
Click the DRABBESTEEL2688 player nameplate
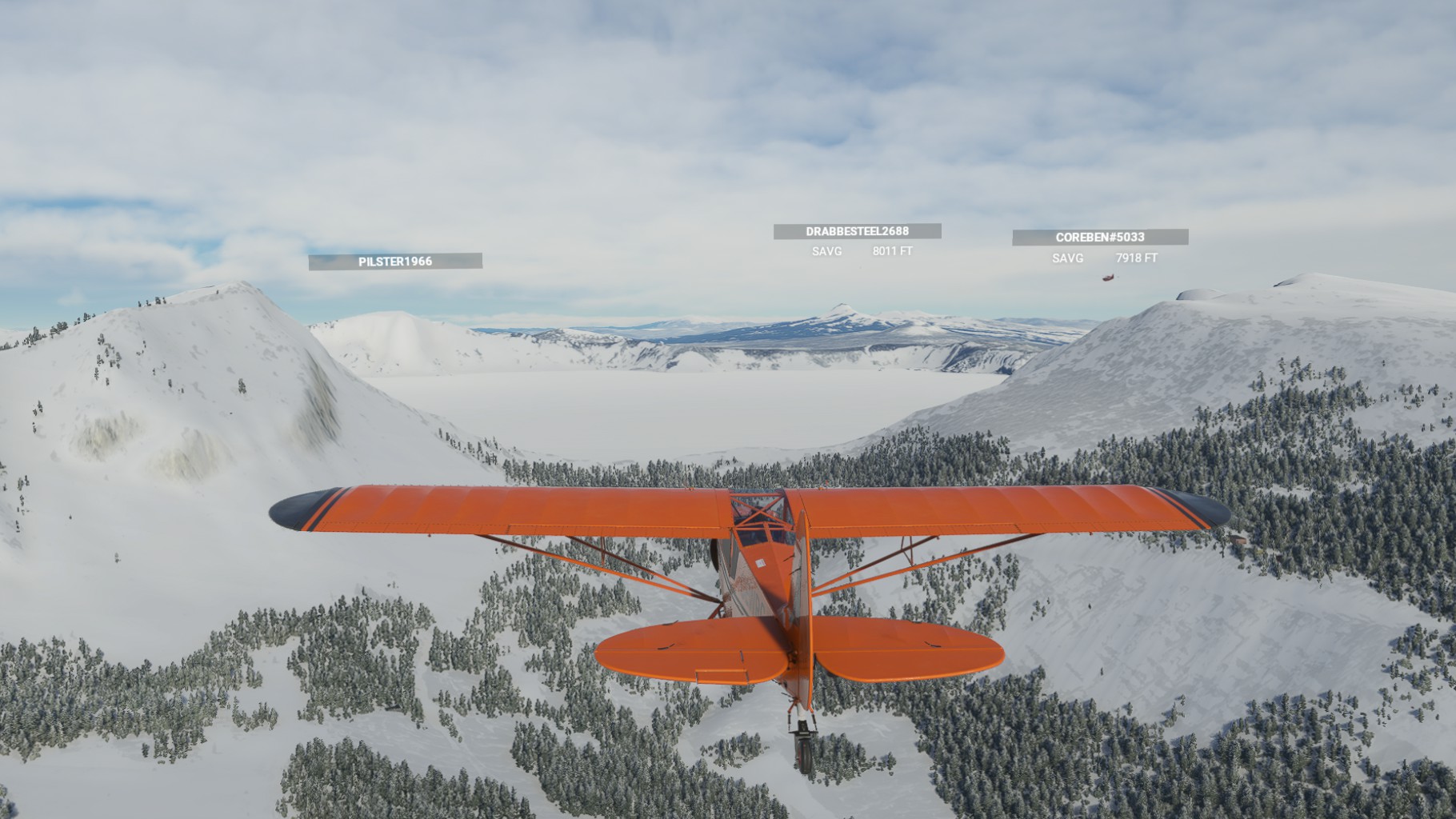coord(857,231)
